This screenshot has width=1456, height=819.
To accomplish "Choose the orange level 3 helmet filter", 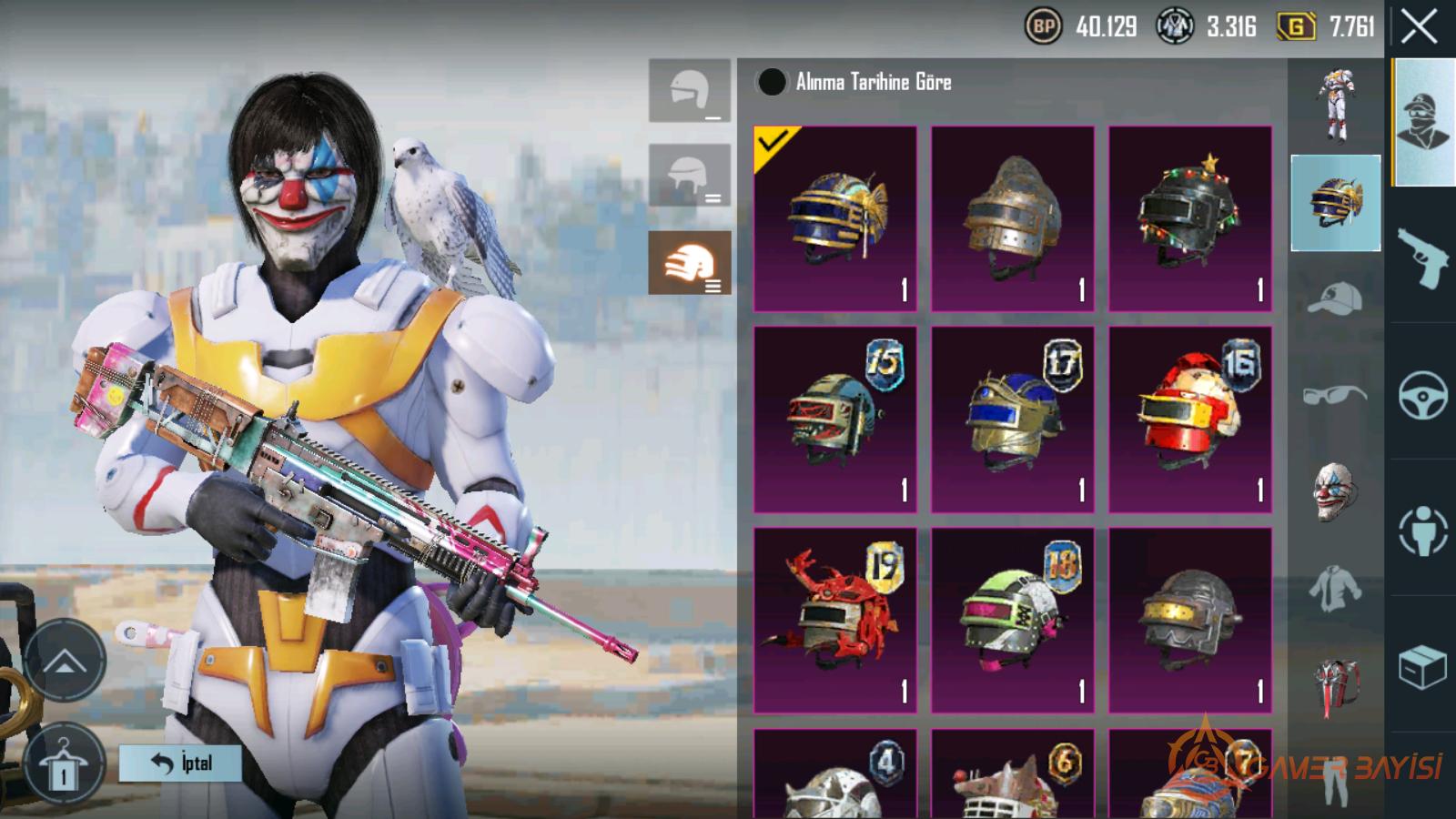I will tap(690, 263).
